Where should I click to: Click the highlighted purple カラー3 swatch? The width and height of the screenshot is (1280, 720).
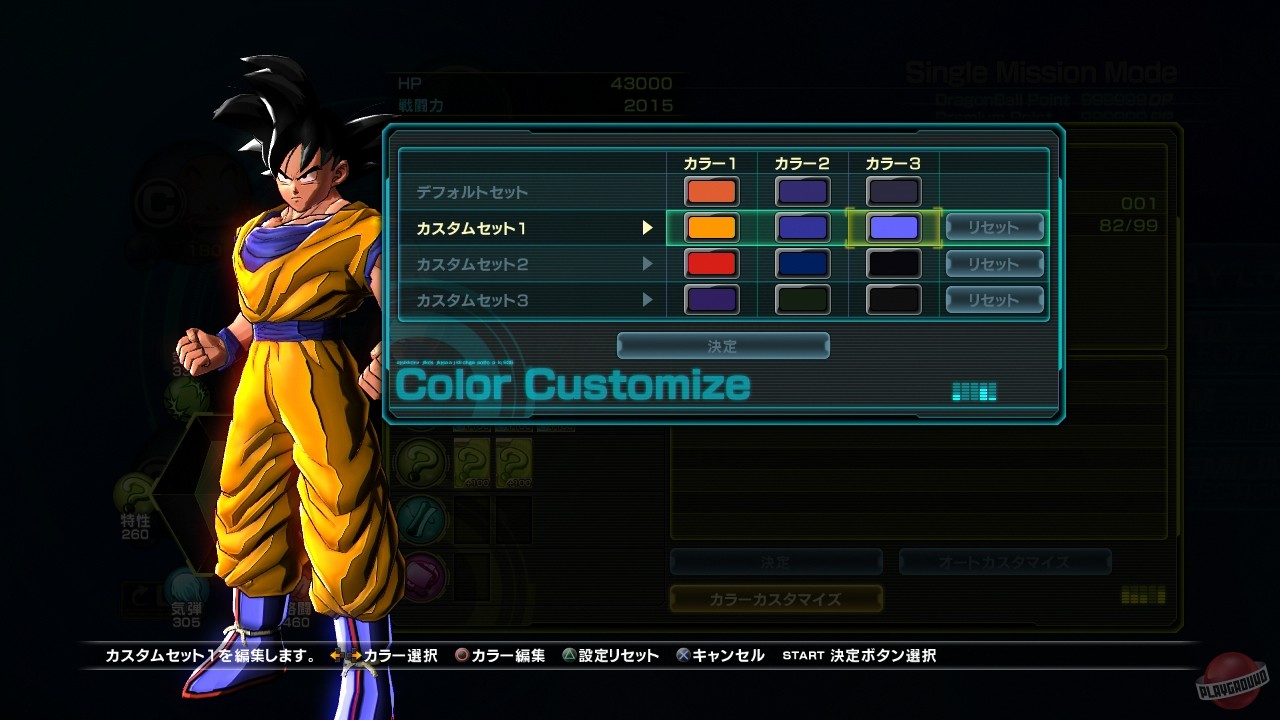893,227
